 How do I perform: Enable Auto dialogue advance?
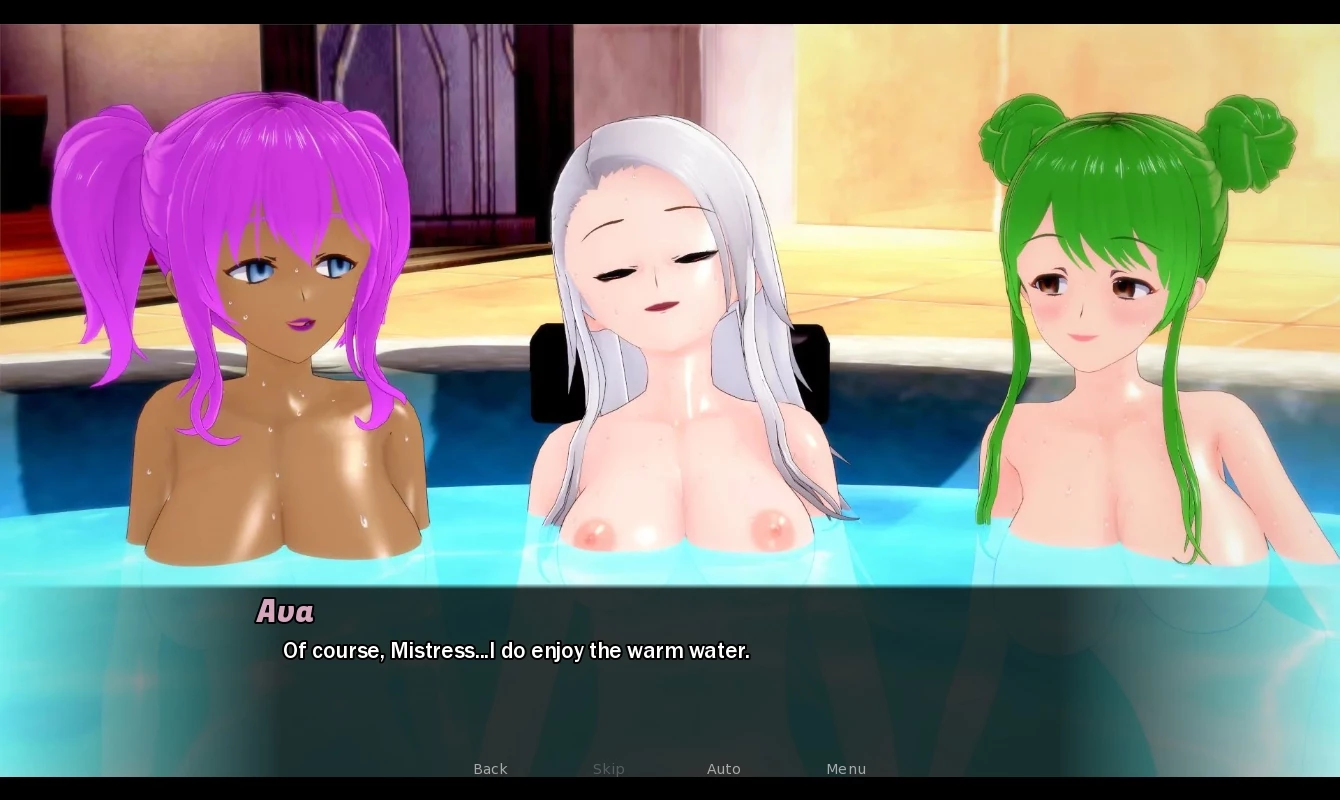pos(723,769)
